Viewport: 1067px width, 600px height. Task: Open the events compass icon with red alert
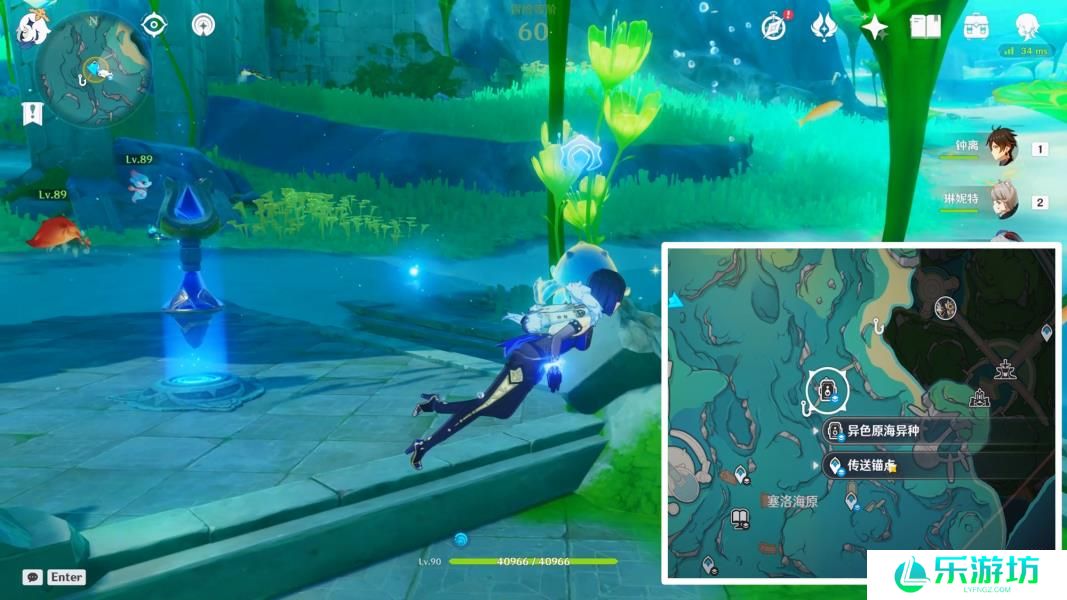(x=773, y=26)
